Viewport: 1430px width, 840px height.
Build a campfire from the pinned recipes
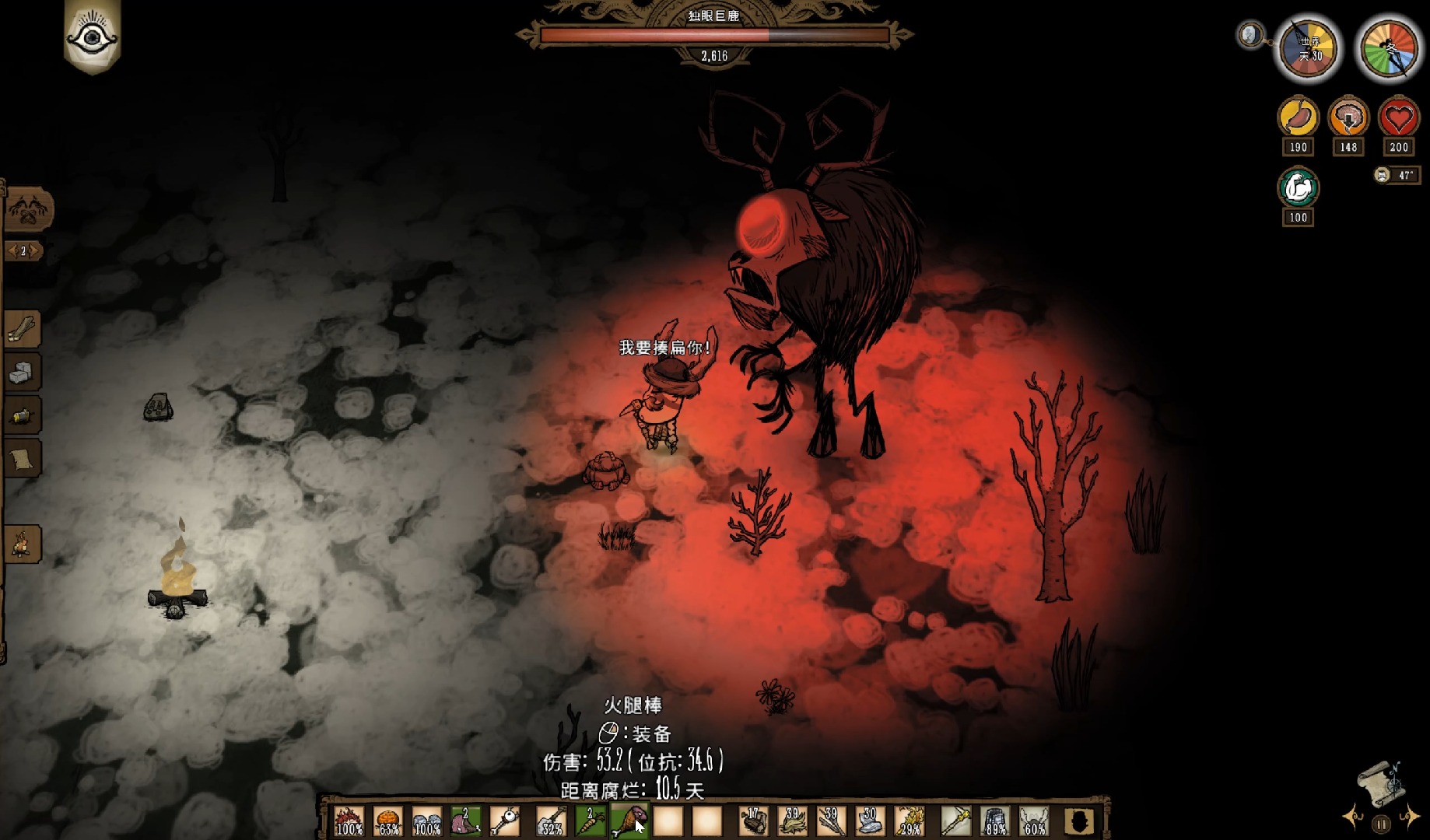(22, 544)
